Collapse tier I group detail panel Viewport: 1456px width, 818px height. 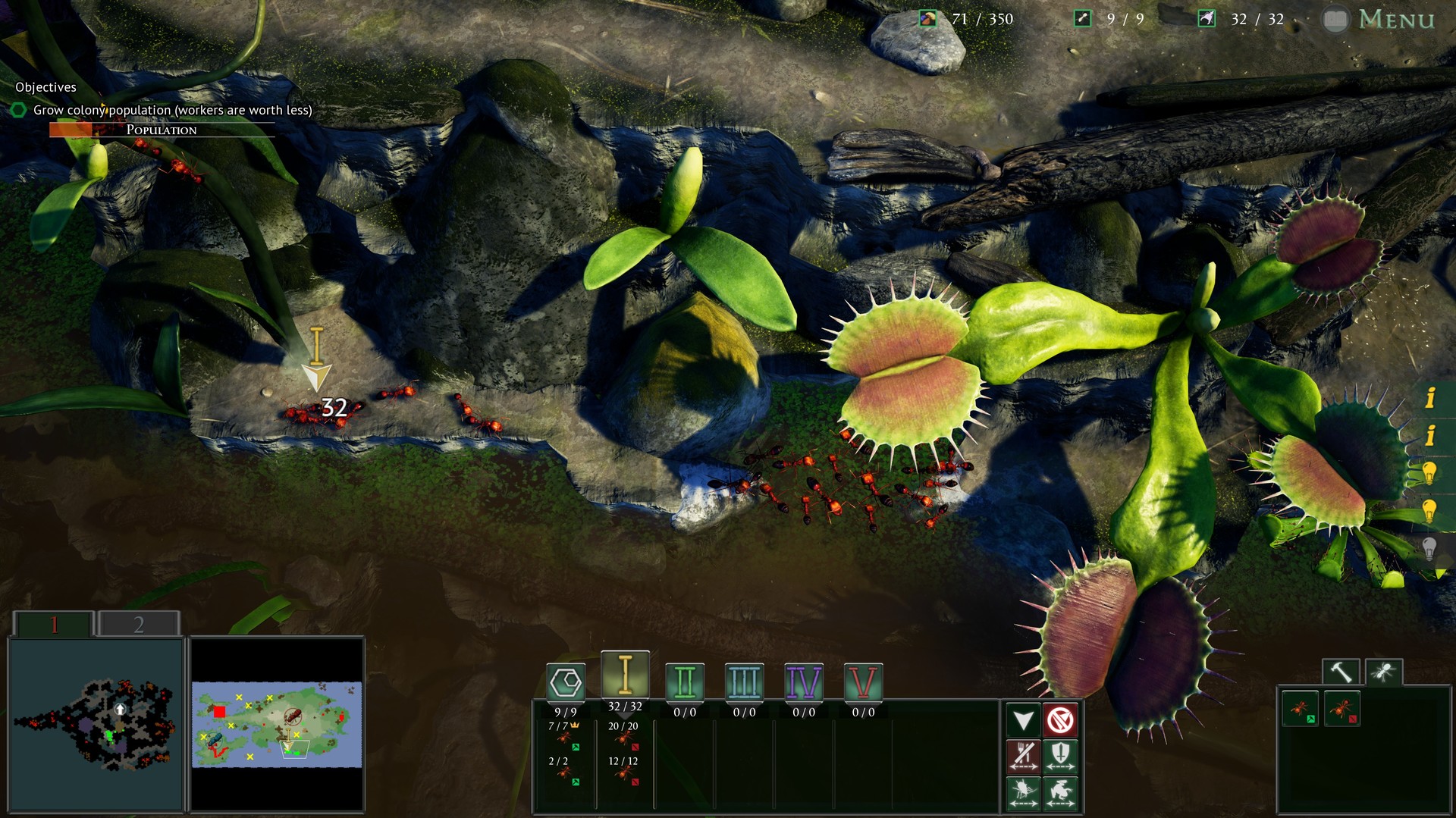[x=623, y=716]
